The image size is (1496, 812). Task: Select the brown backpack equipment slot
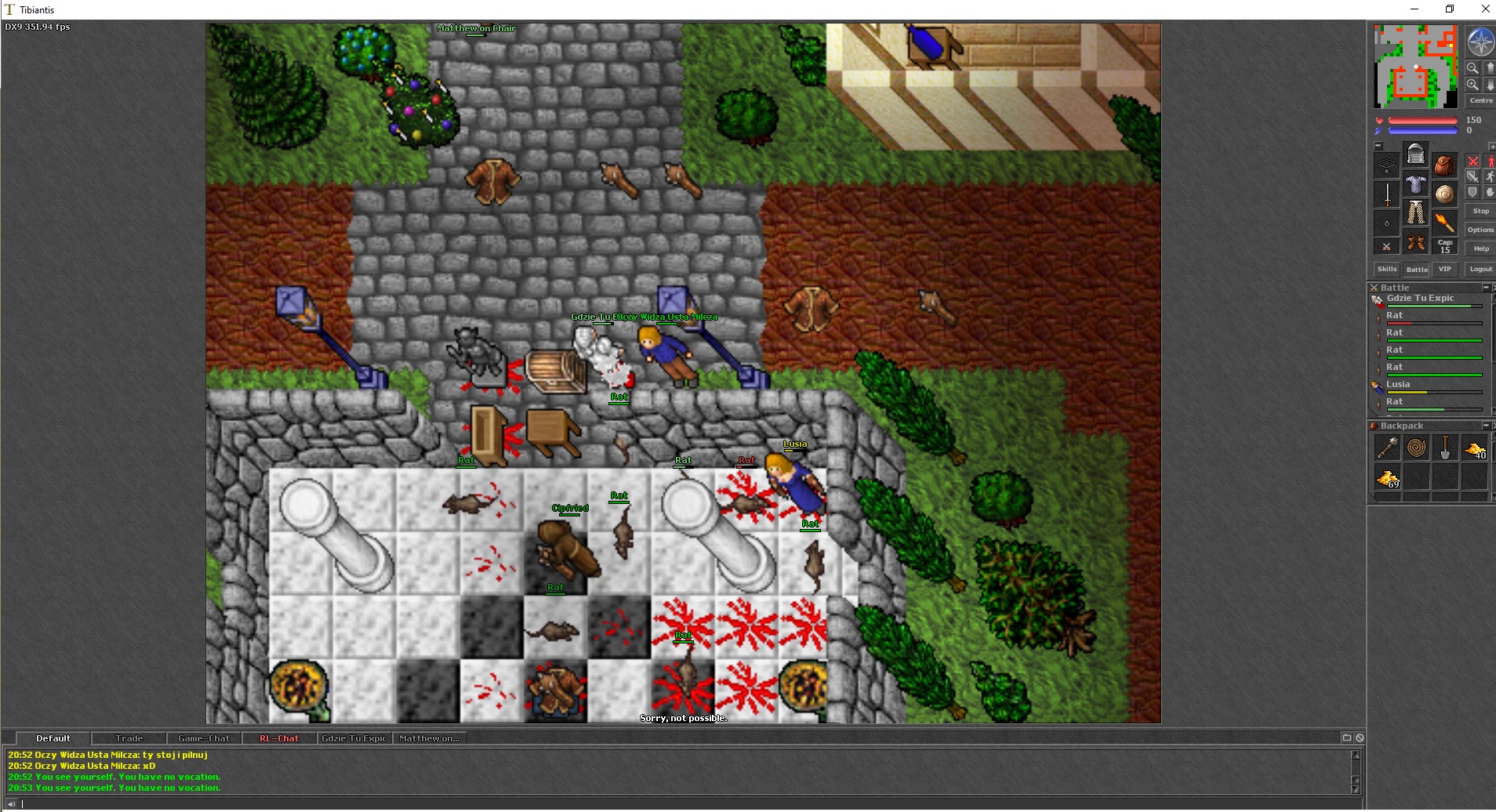pos(1444,165)
